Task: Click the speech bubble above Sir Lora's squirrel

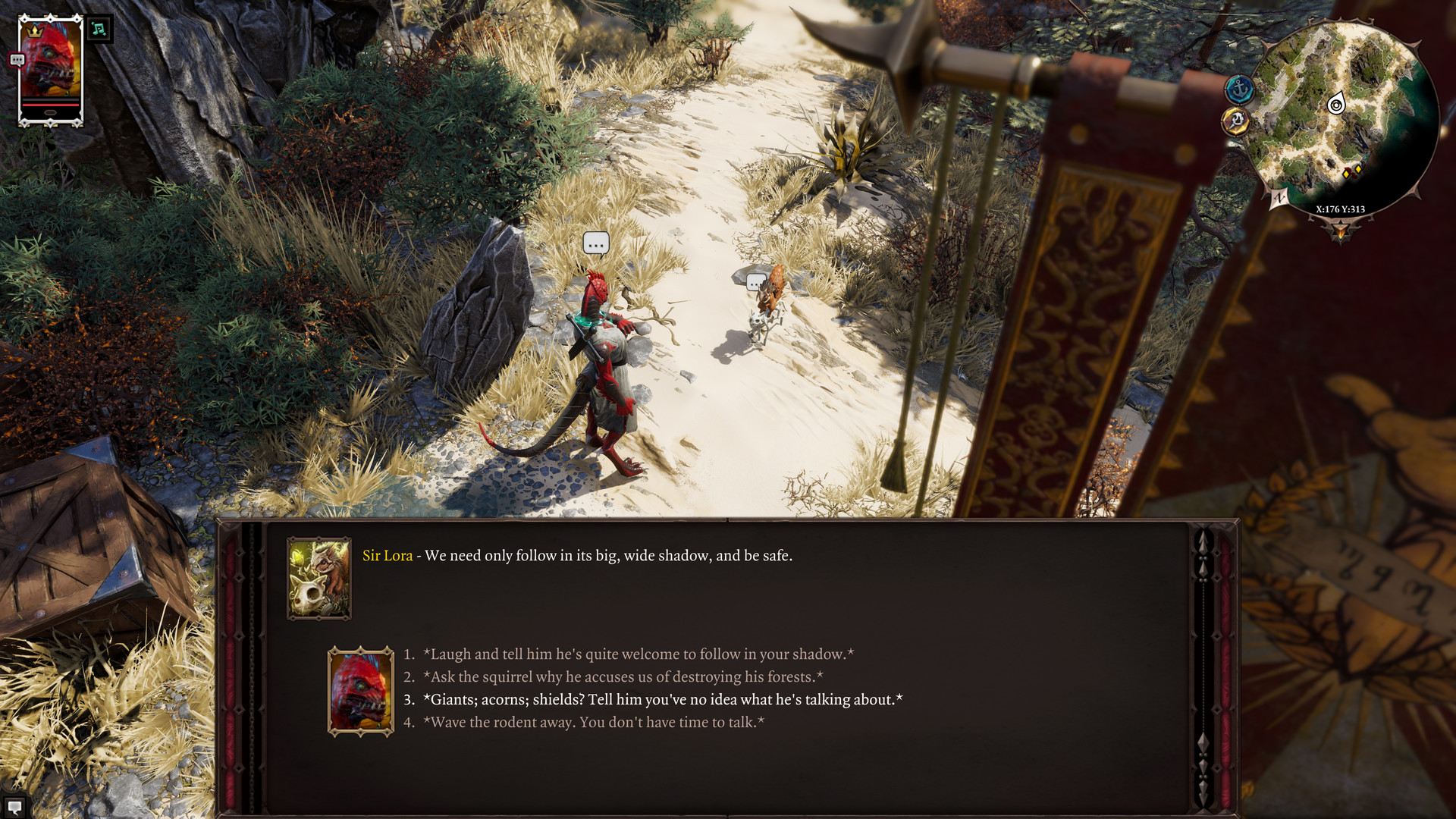Action: (755, 282)
